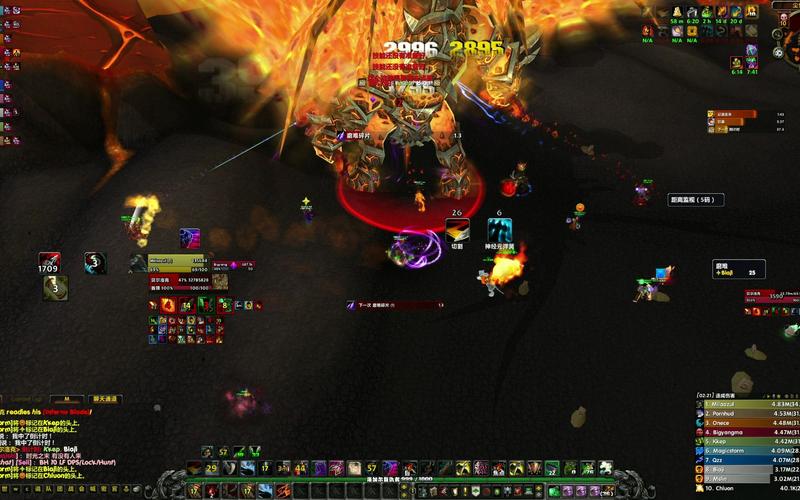This screenshot has width=800, height=500.
Task: Click the purple ability icon above the player frame
Action: [190, 238]
